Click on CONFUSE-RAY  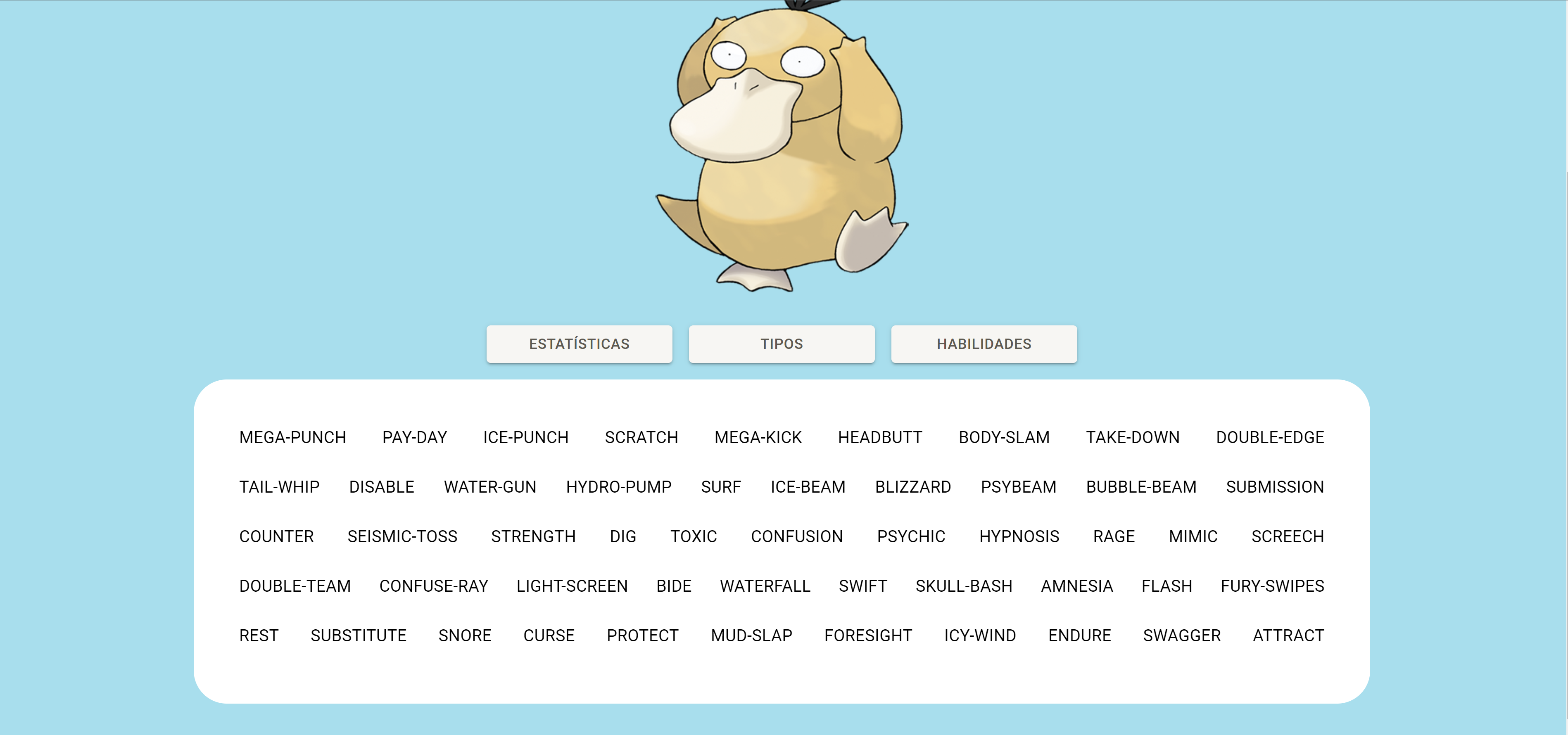tap(433, 586)
